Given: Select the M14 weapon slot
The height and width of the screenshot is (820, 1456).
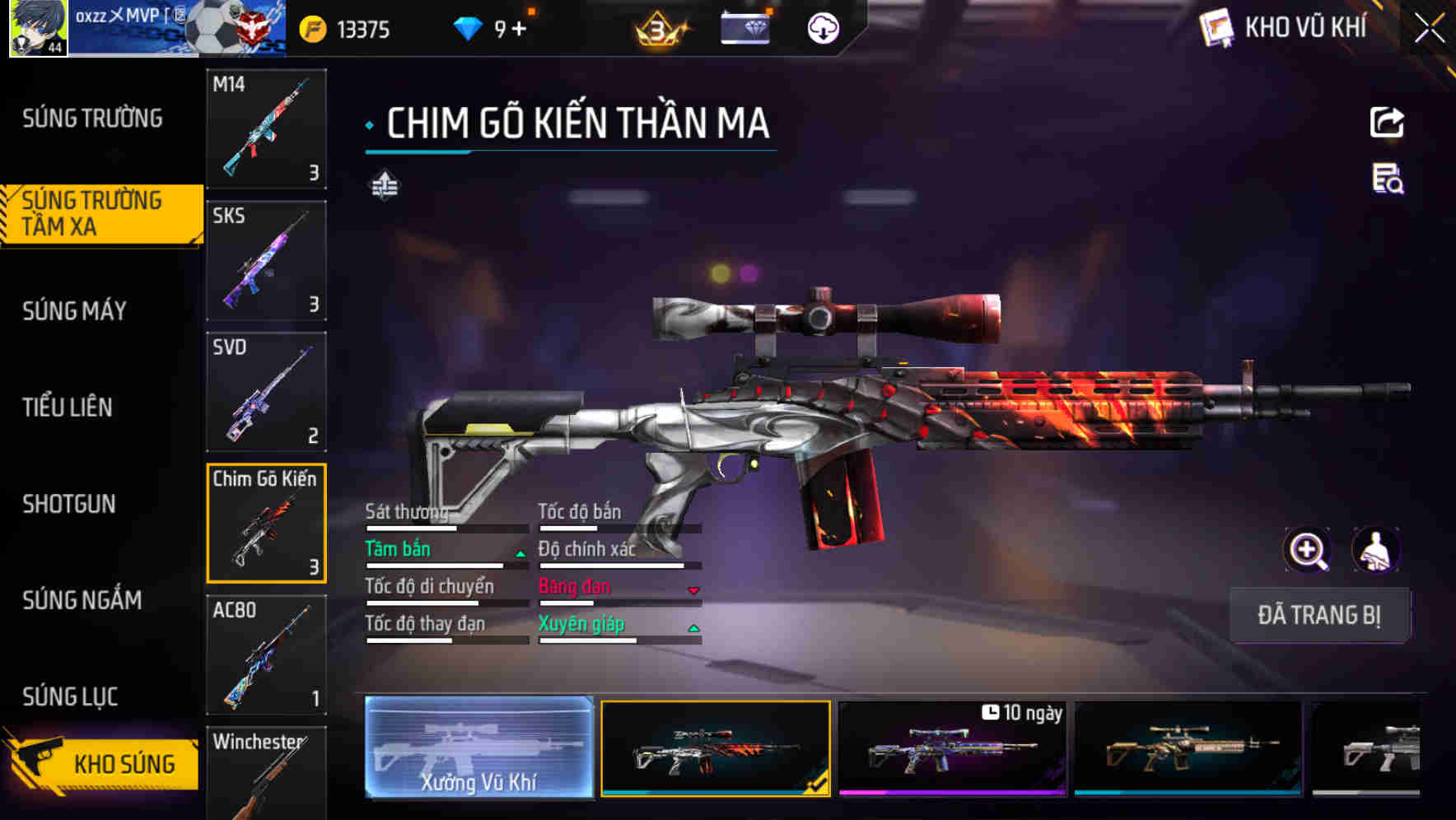Looking at the screenshot, I should (x=266, y=129).
